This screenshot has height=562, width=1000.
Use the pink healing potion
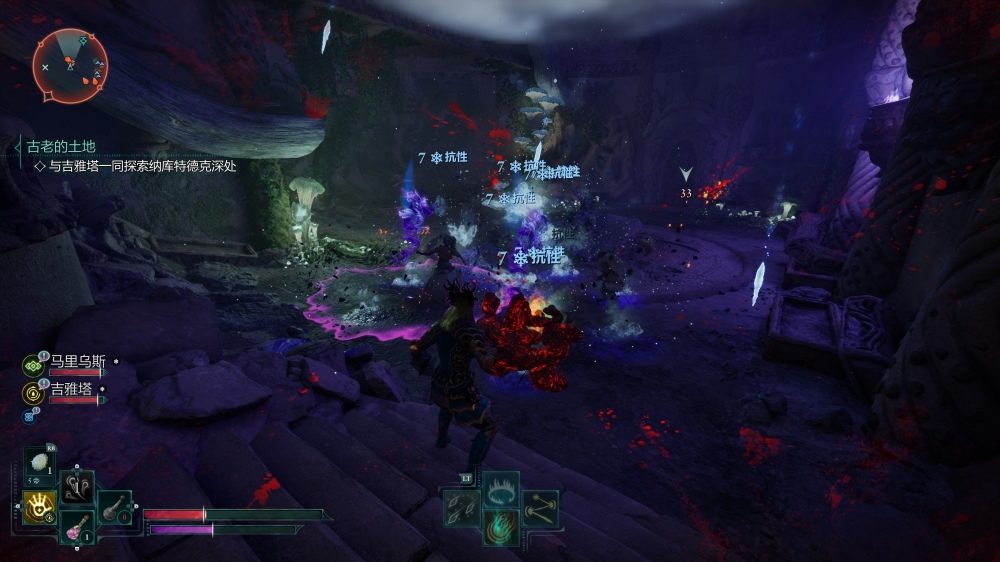pyautogui.click(x=77, y=527)
